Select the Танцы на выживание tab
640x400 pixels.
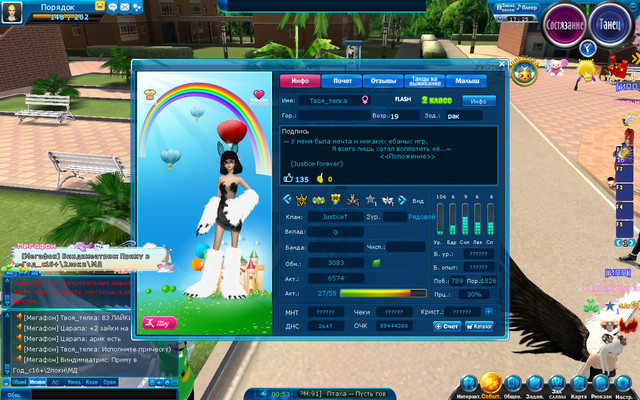pos(422,80)
